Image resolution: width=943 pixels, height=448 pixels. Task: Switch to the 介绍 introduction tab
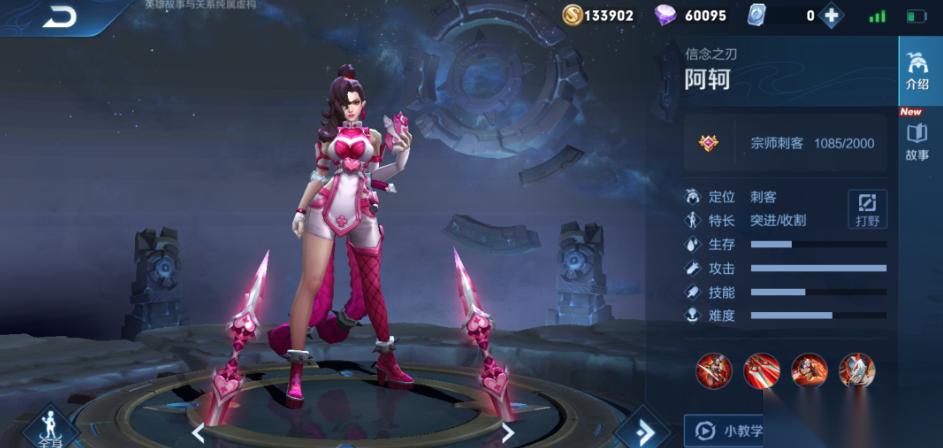pos(917,70)
